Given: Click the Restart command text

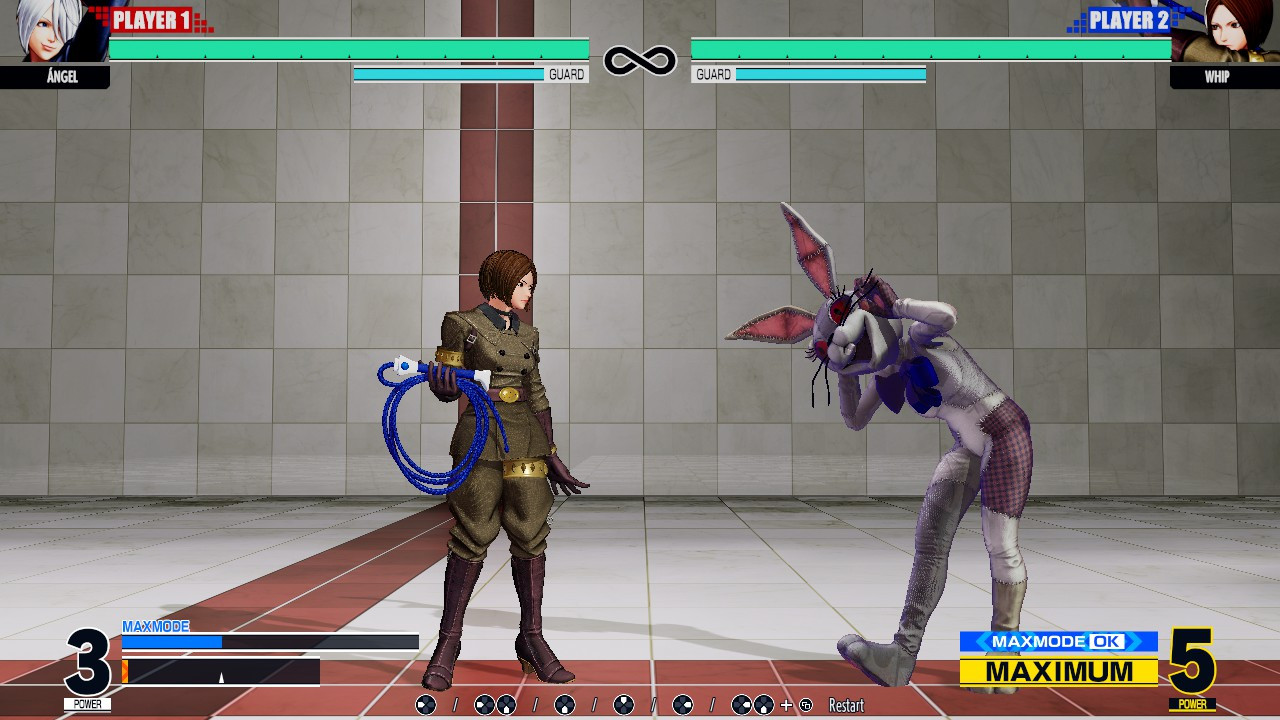Looking at the screenshot, I should [x=846, y=704].
